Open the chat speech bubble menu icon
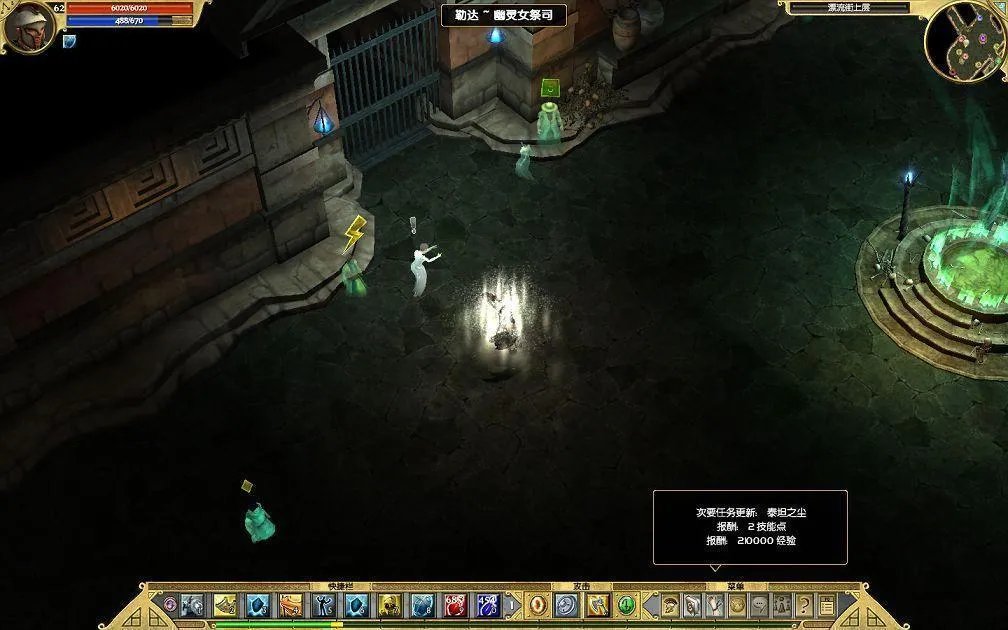 [x=760, y=605]
